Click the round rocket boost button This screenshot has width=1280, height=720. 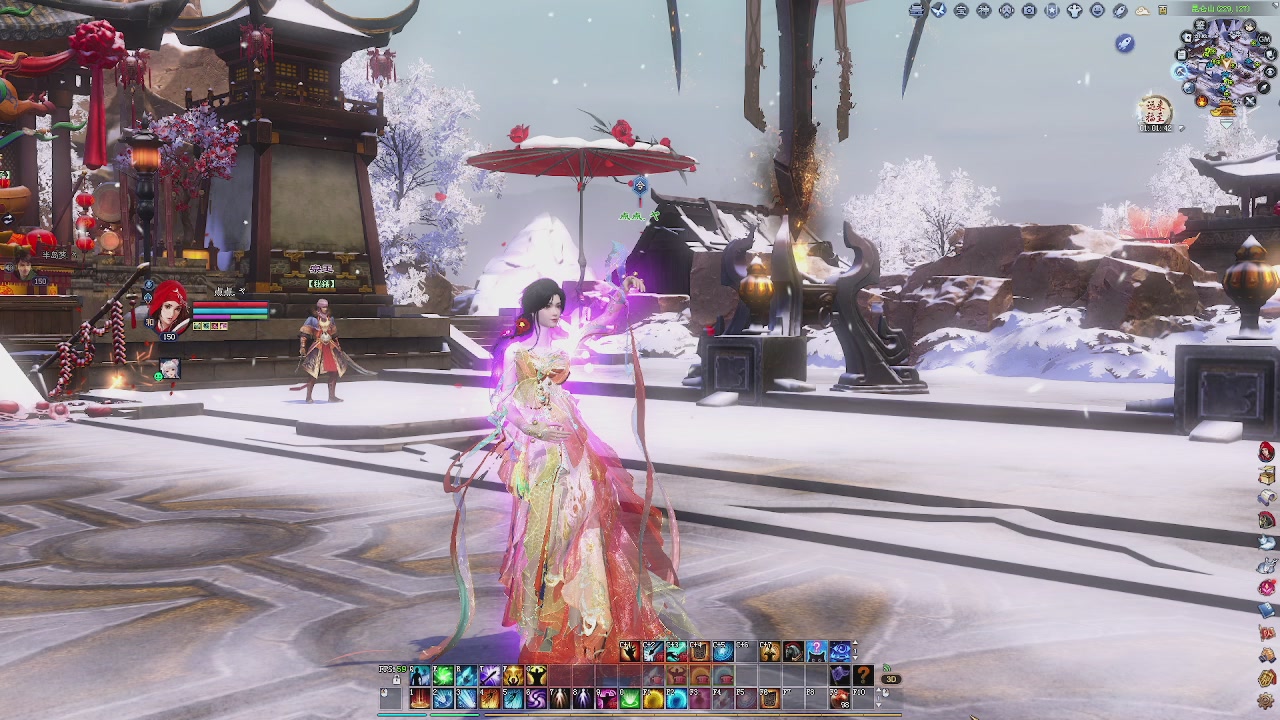(x=1125, y=42)
